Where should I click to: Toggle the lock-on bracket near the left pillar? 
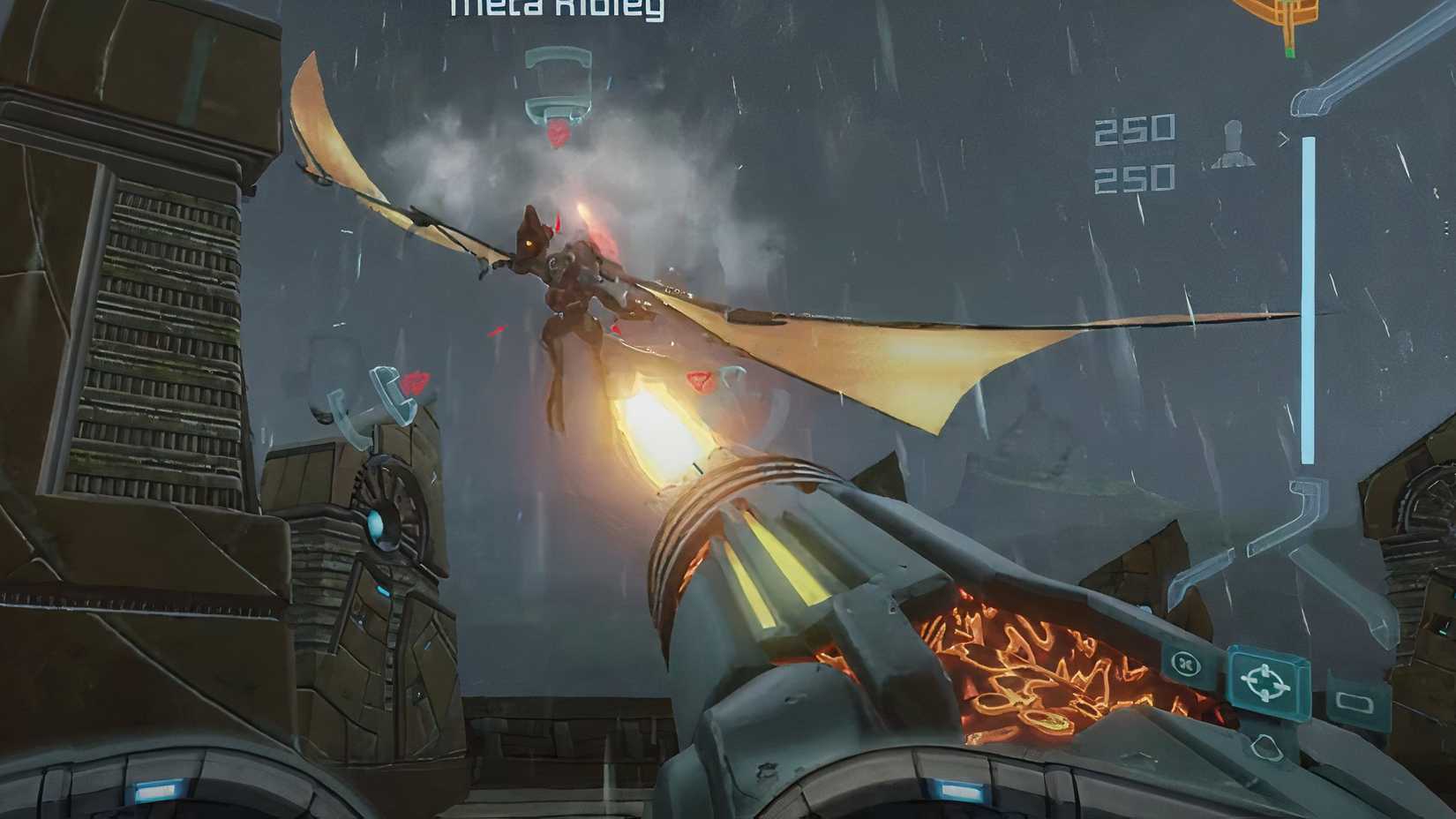[x=392, y=393]
